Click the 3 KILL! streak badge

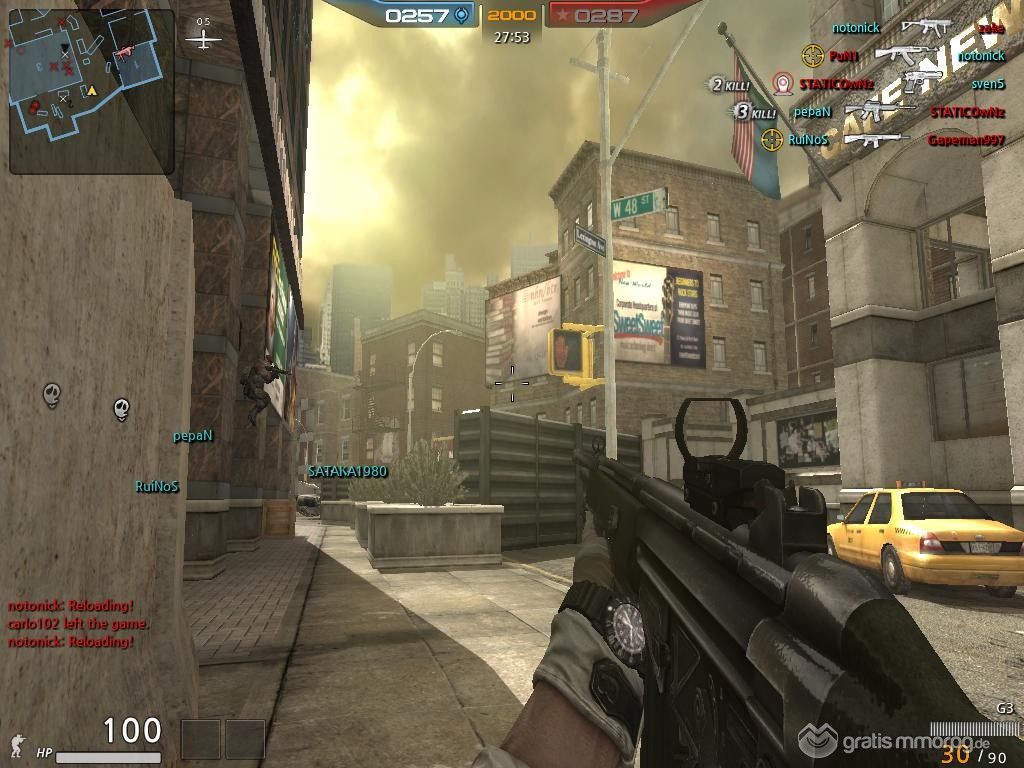pyautogui.click(x=755, y=112)
